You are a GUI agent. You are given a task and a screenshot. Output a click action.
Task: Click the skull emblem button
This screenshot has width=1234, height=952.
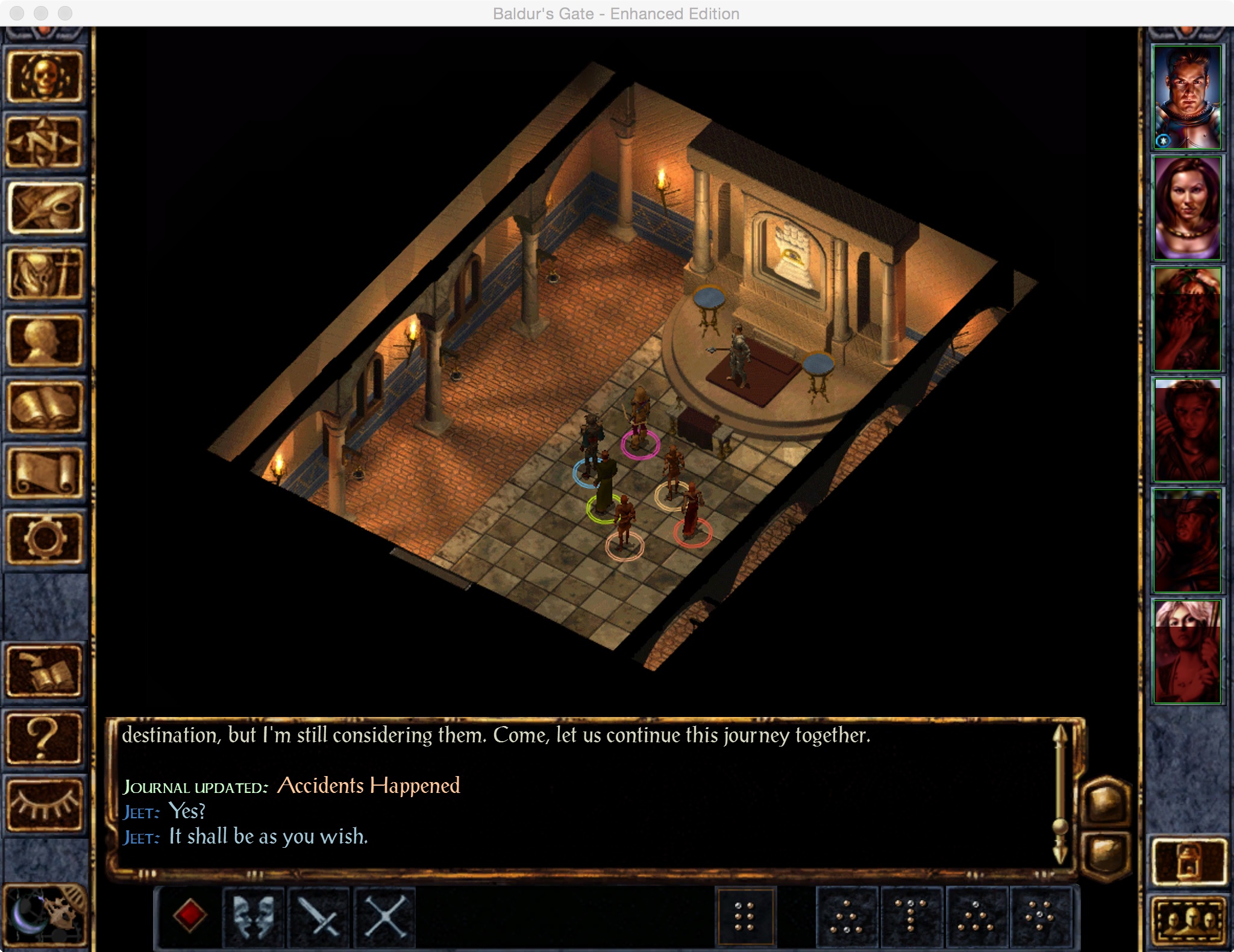[44, 77]
